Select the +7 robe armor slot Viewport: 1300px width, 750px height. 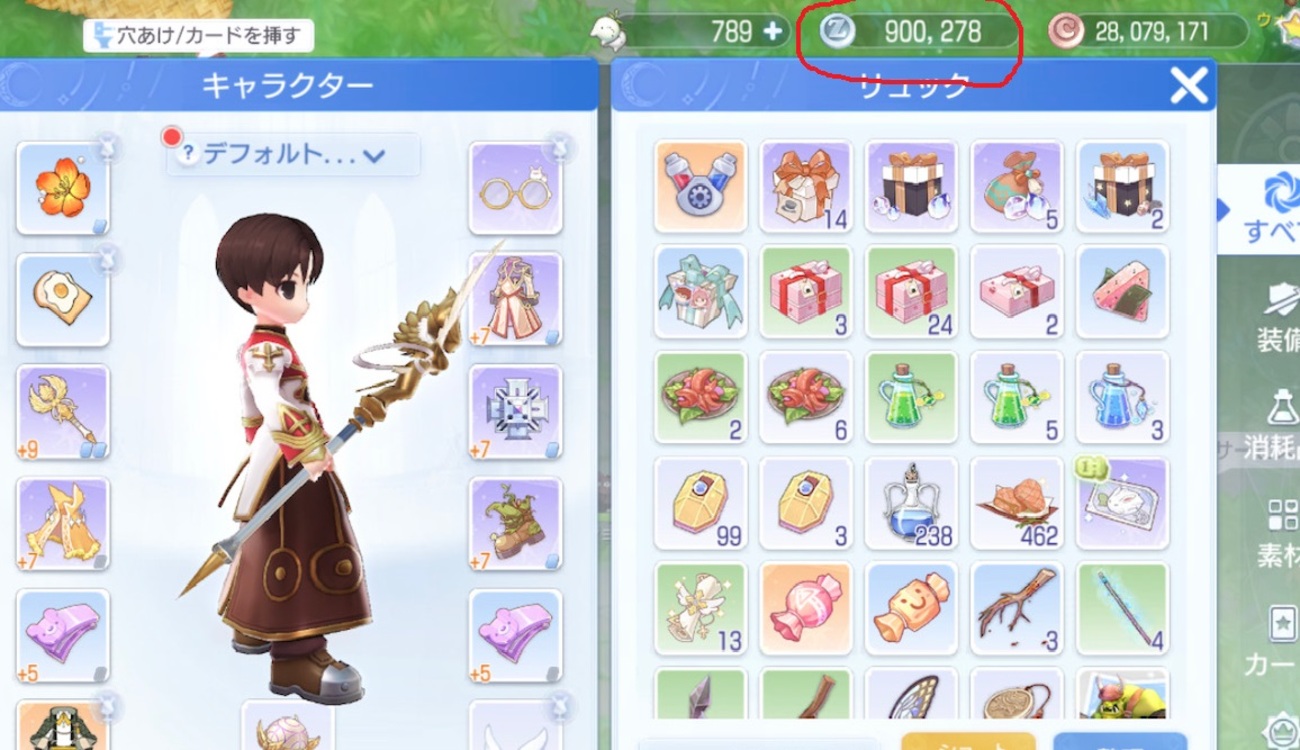[x=515, y=298]
